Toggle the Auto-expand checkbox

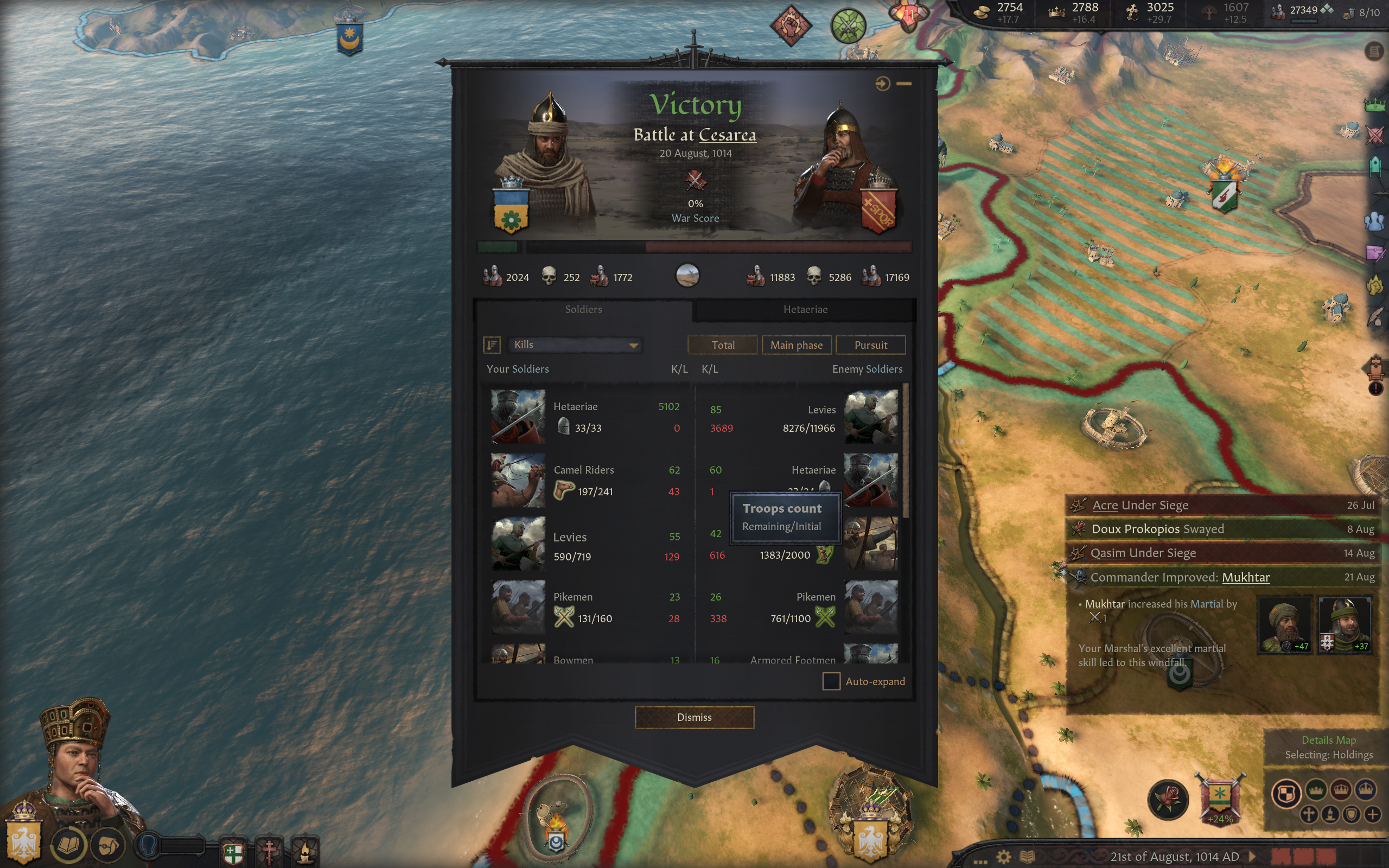[x=831, y=681]
